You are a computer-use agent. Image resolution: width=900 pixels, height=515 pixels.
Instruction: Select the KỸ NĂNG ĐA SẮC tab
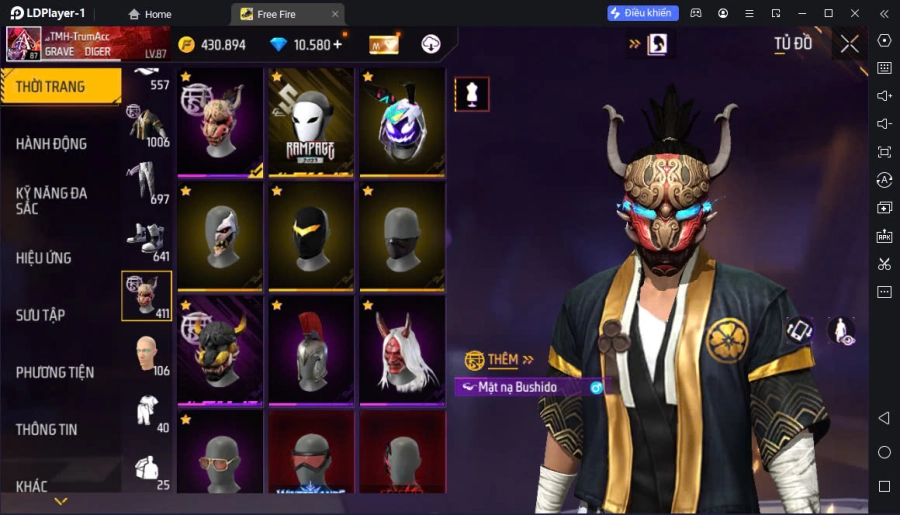[x=52, y=200]
